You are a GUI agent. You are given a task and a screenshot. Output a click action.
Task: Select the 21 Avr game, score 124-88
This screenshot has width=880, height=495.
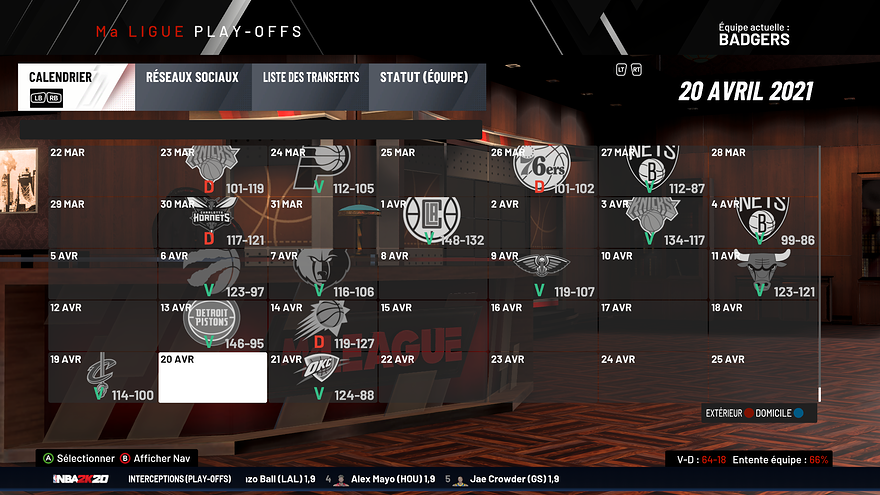pyautogui.click(x=322, y=377)
